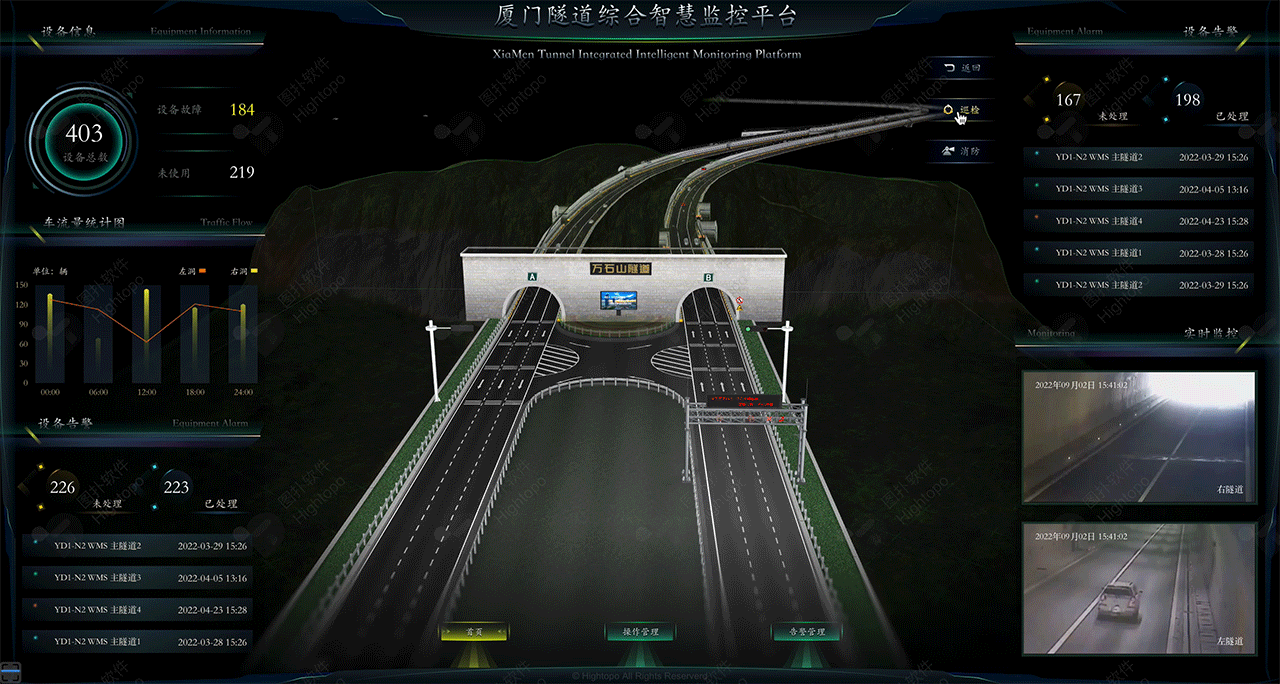
Task: Select the 主隧道1 alarm row below the 167 counter
Action: (x=1138, y=253)
